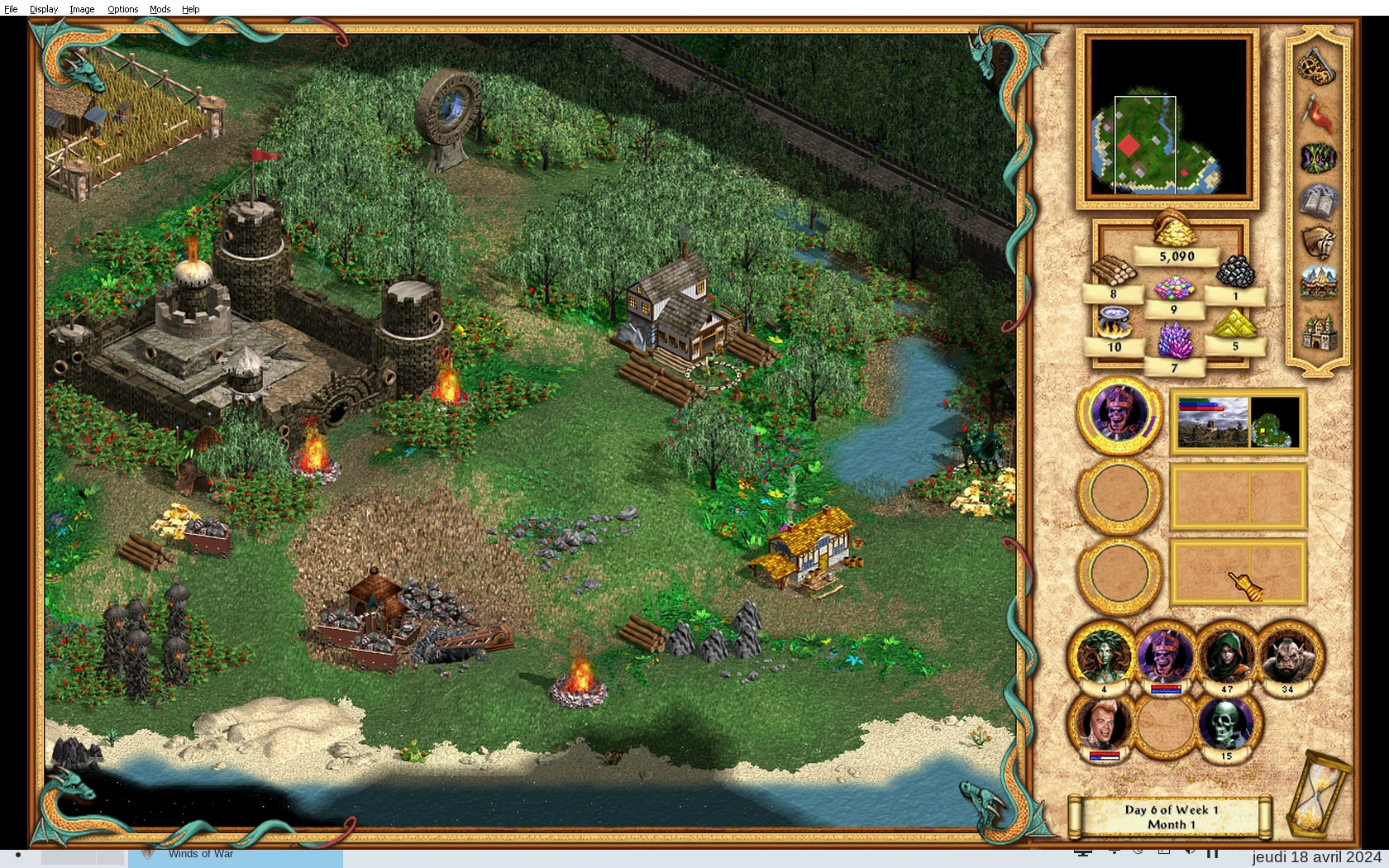This screenshot has width=1389, height=868.
Task: Open the Mods menu
Action: pos(160,9)
